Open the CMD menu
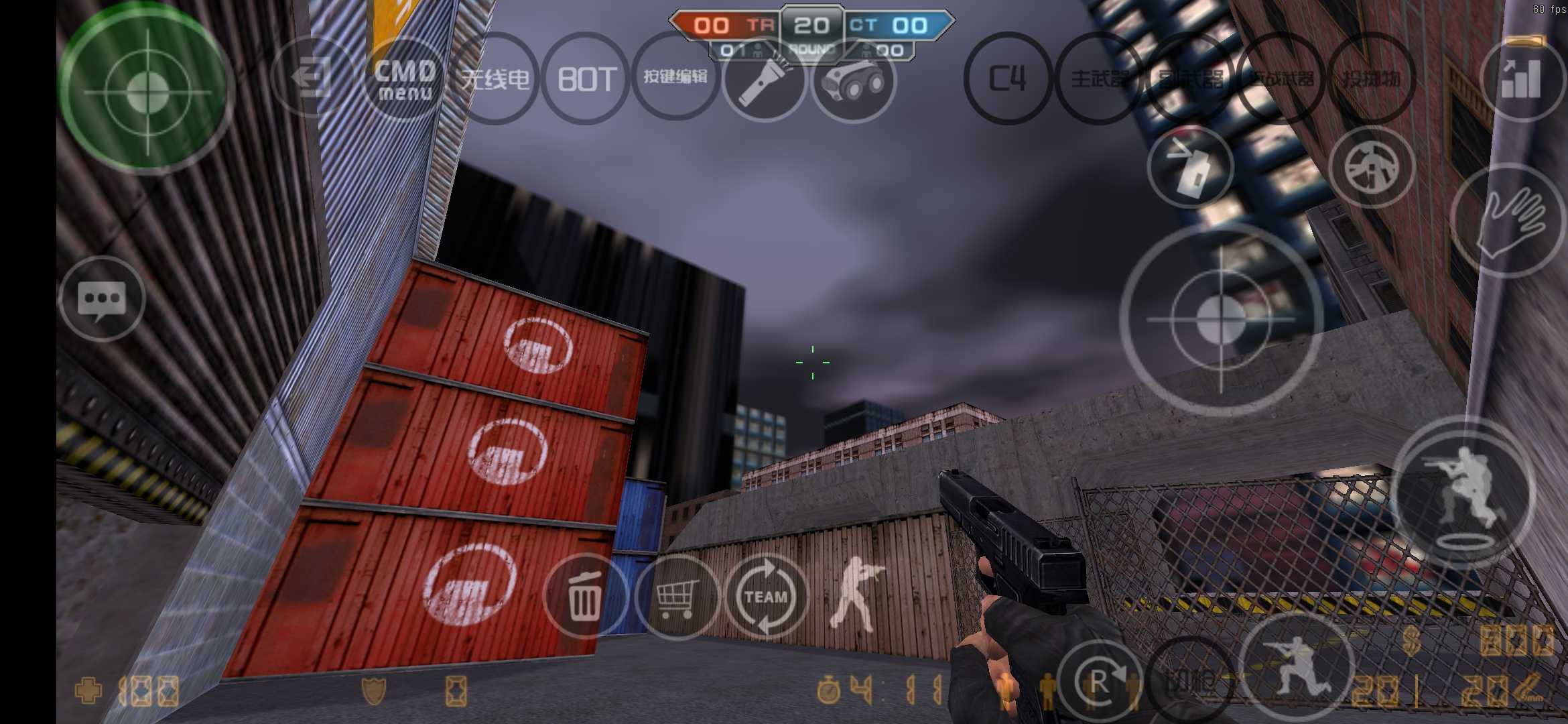This screenshot has width=1568, height=724. pos(405,79)
